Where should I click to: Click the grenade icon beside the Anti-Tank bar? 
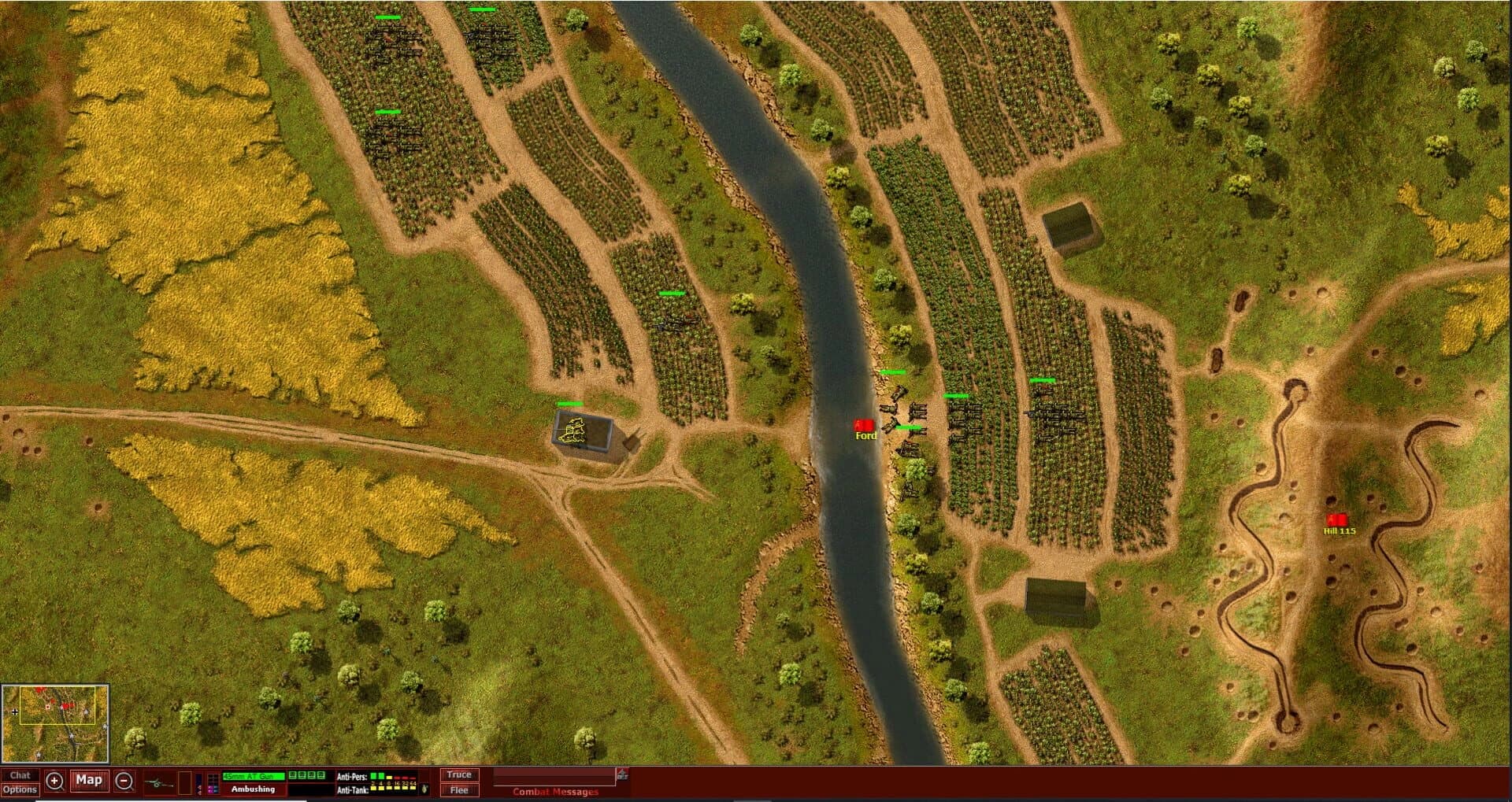pyautogui.click(x=424, y=789)
